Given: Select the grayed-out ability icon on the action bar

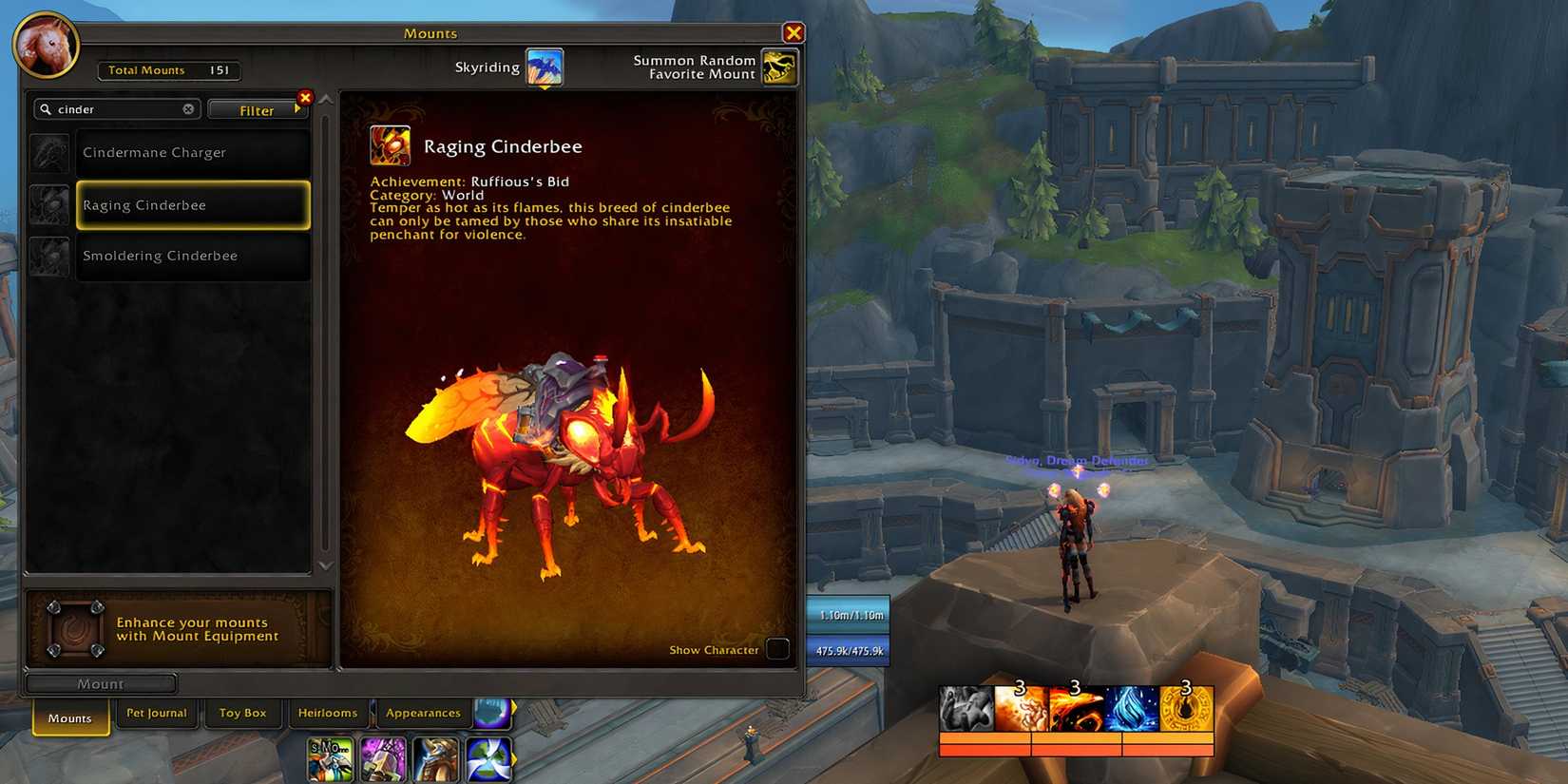Looking at the screenshot, I should point(966,708).
